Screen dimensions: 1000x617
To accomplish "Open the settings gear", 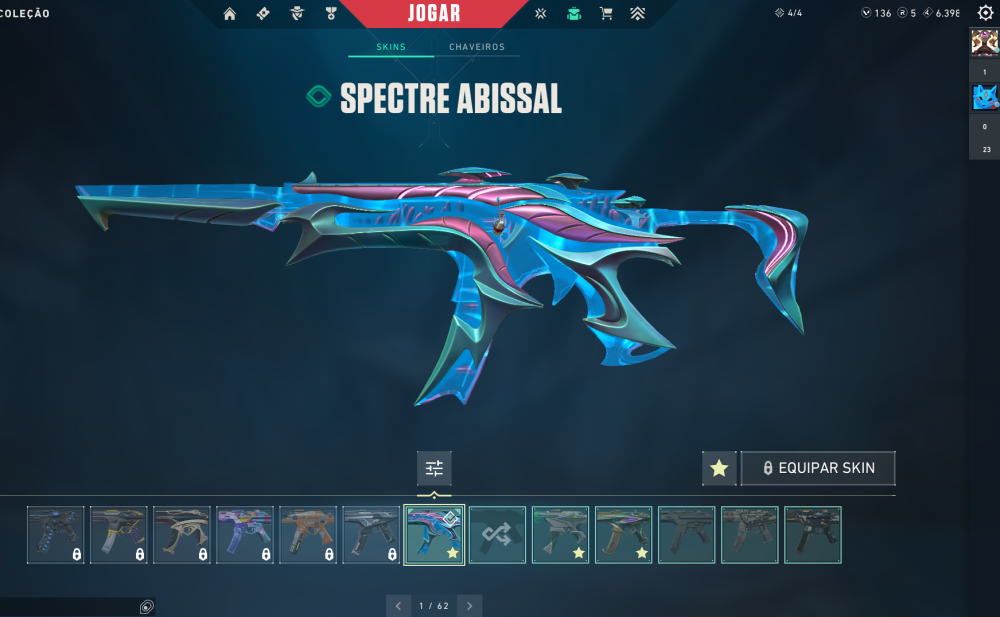I will 984,13.
